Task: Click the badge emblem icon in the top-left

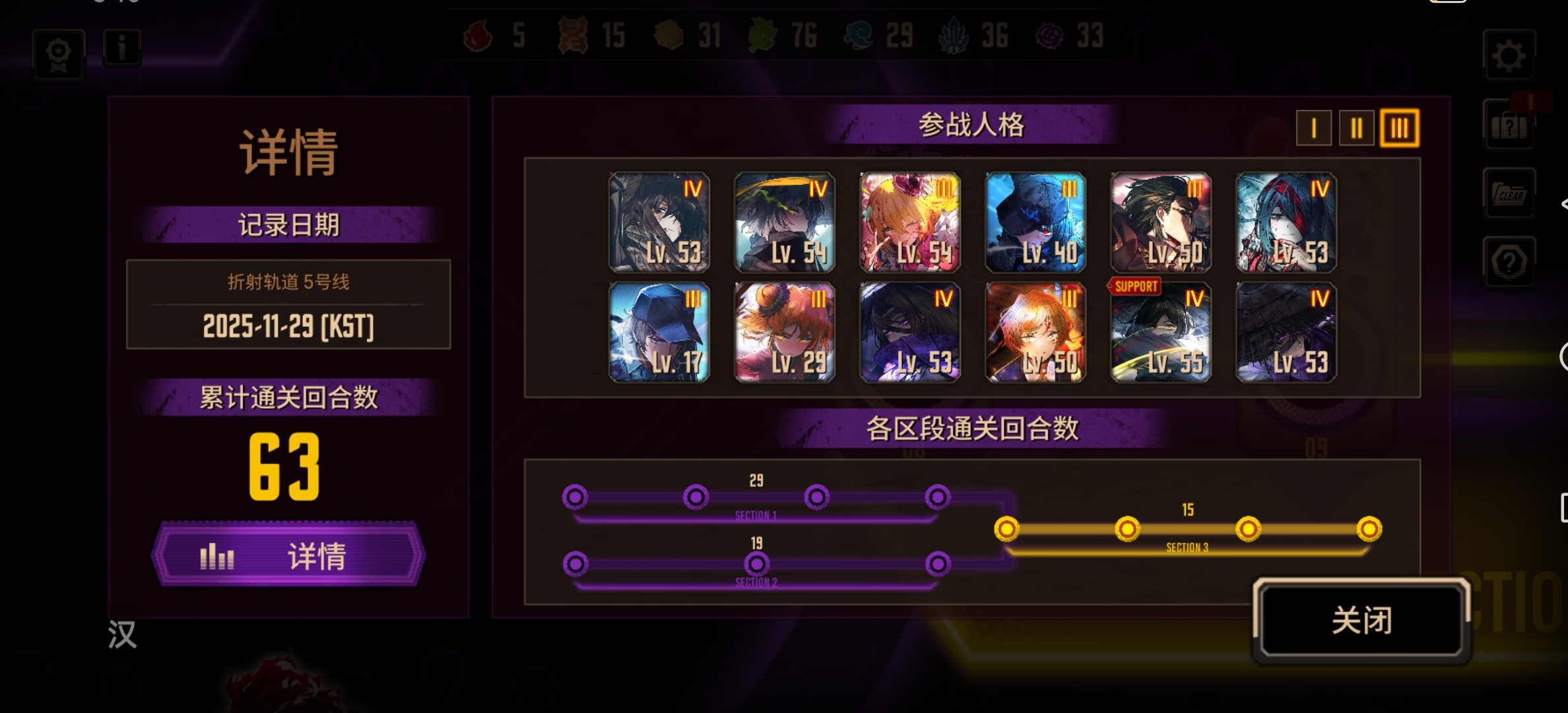Action: tap(58, 53)
